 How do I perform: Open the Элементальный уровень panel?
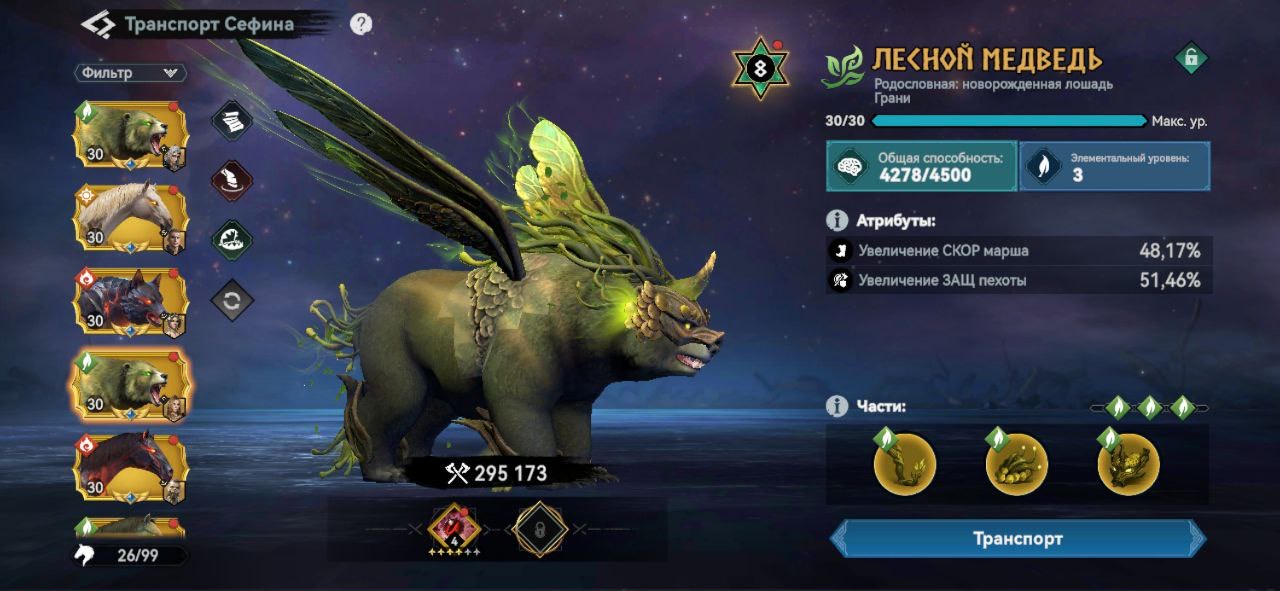point(1114,166)
